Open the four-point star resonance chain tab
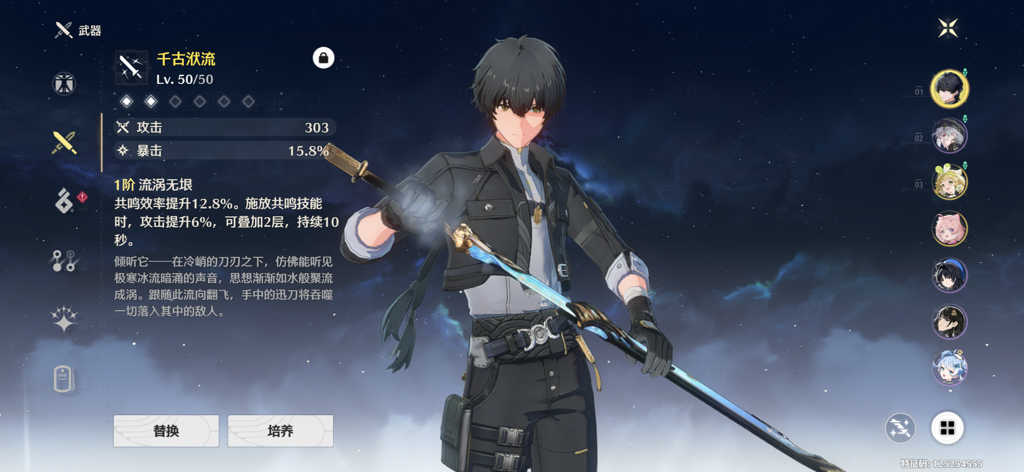Image resolution: width=1024 pixels, height=472 pixels. coord(65,320)
